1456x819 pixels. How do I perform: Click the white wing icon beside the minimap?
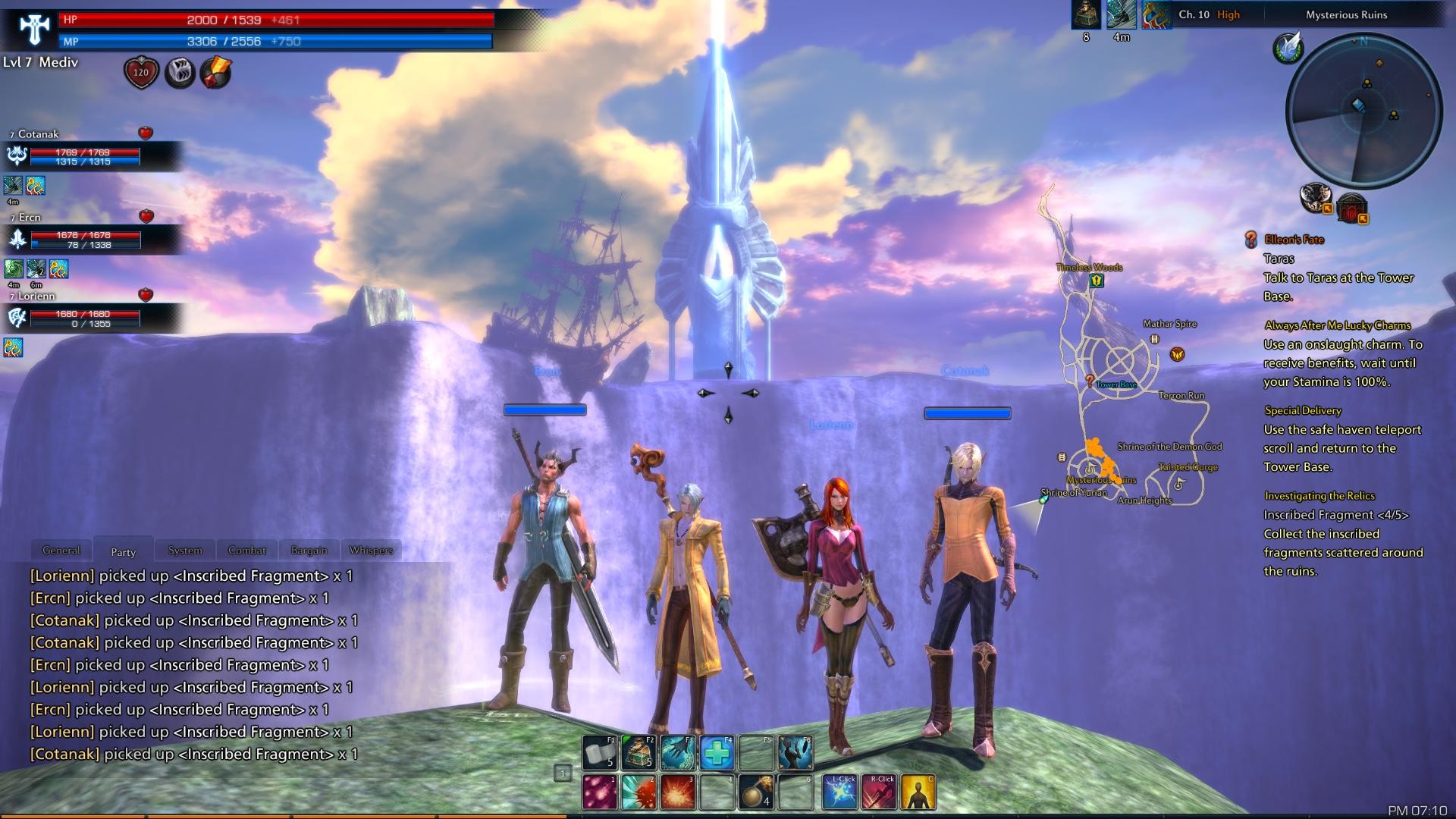1288,48
